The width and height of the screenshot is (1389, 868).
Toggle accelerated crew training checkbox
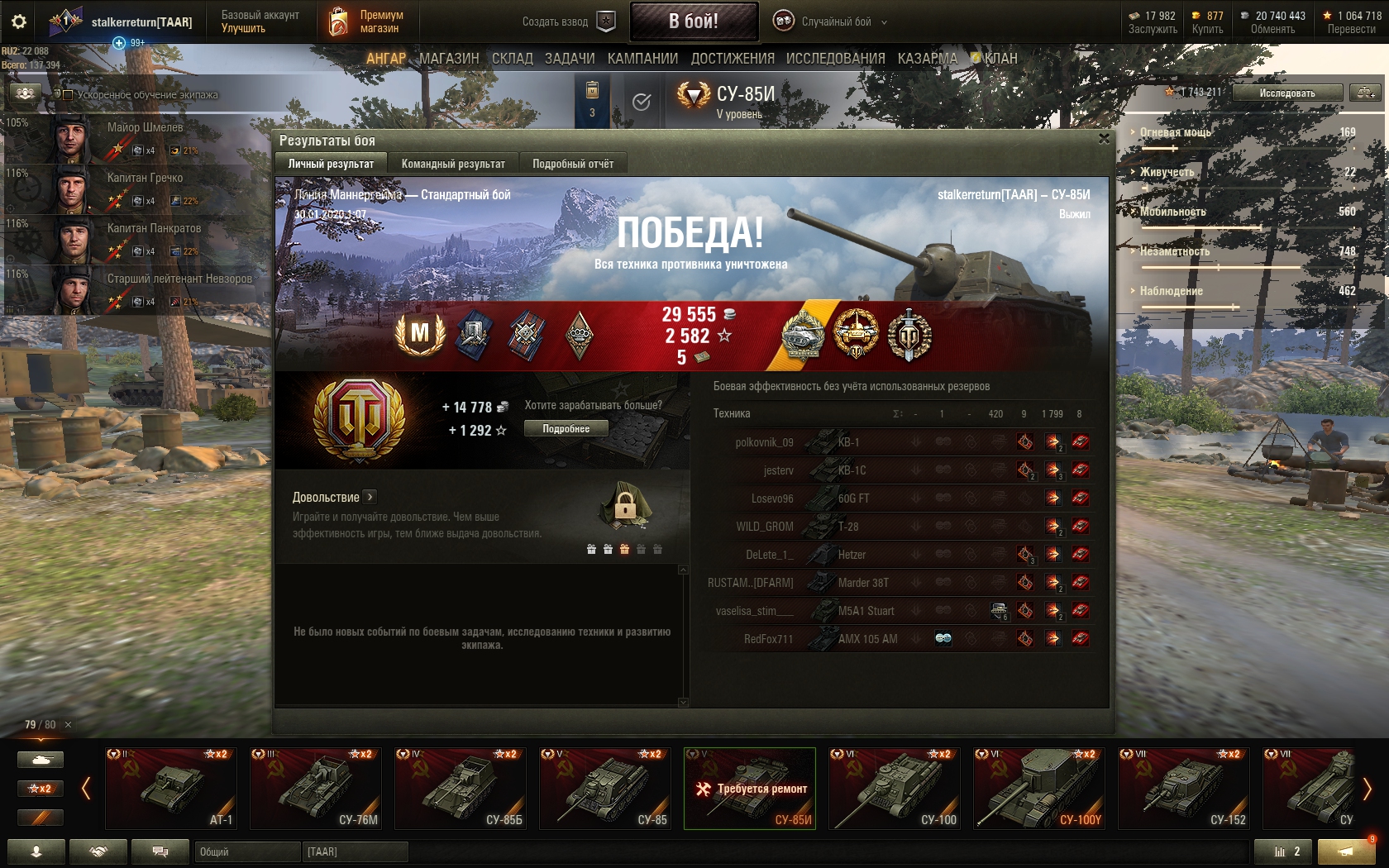click(68, 95)
